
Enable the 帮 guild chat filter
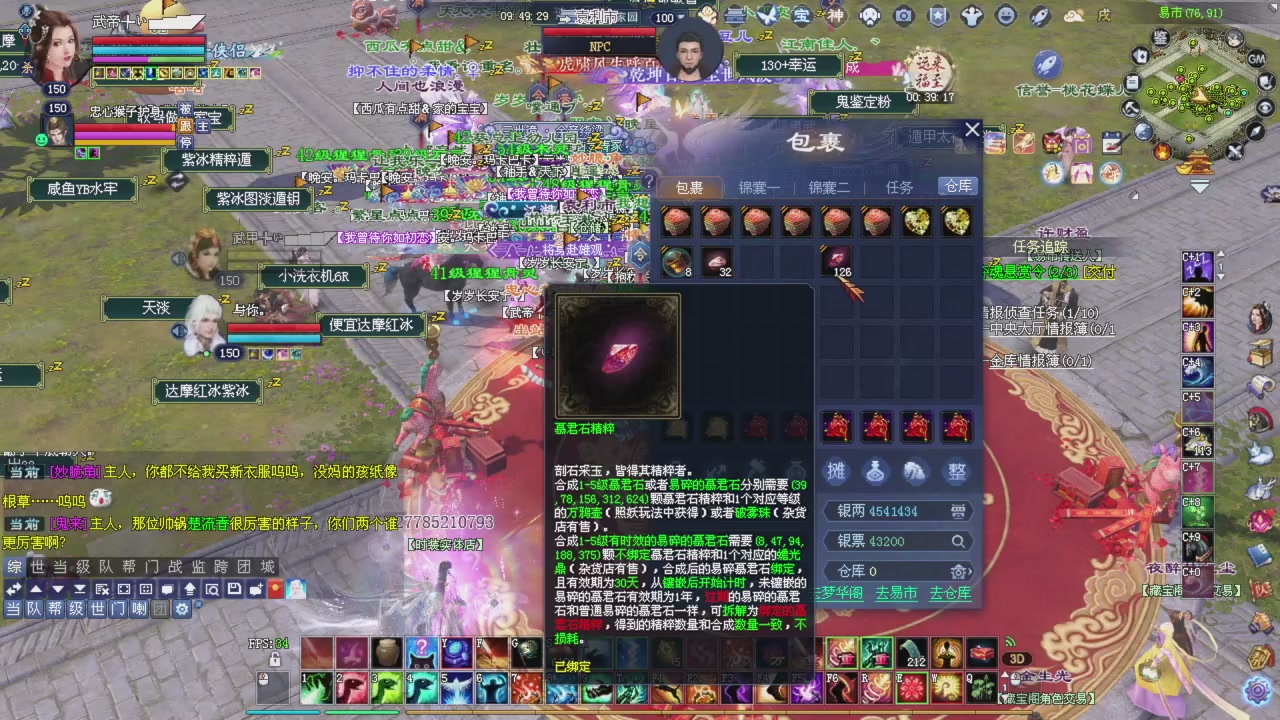point(57,609)
